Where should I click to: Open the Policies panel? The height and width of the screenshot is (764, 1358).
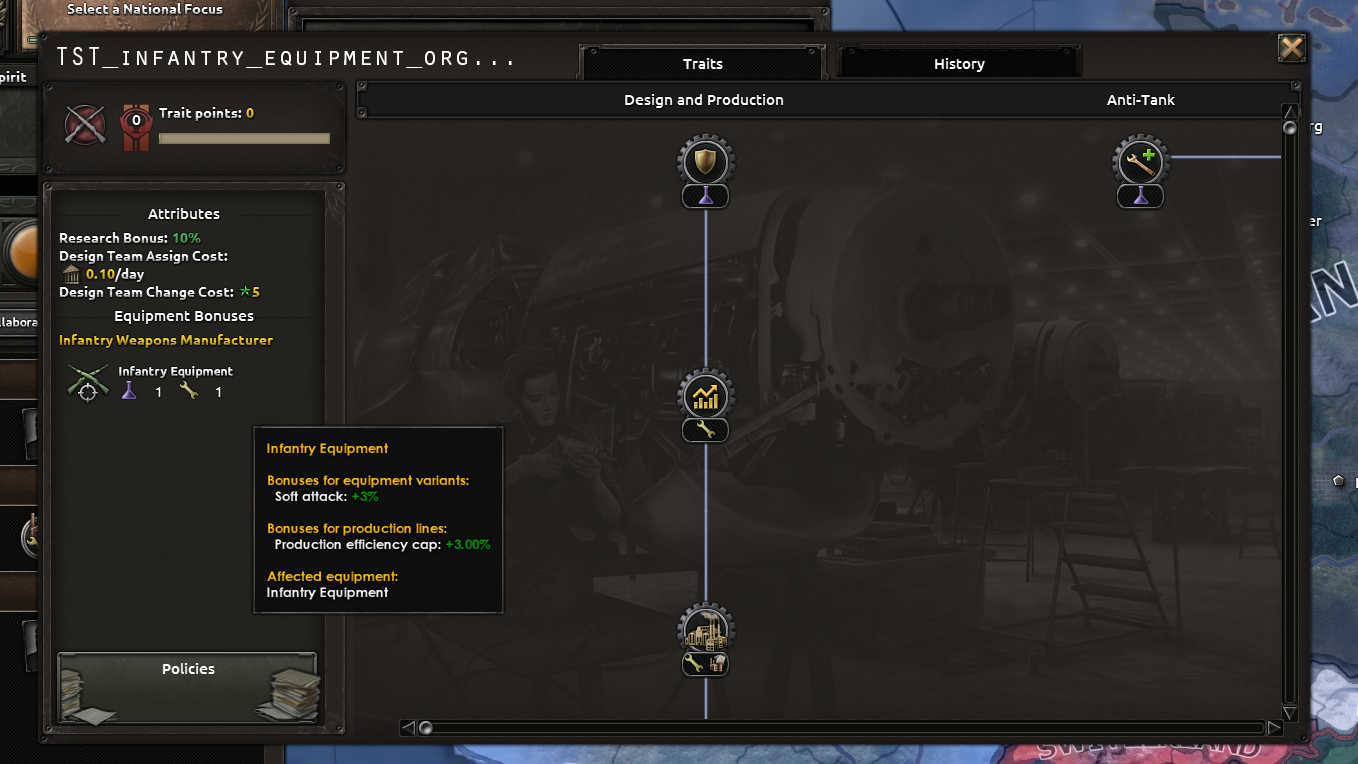tap(188, 686)
